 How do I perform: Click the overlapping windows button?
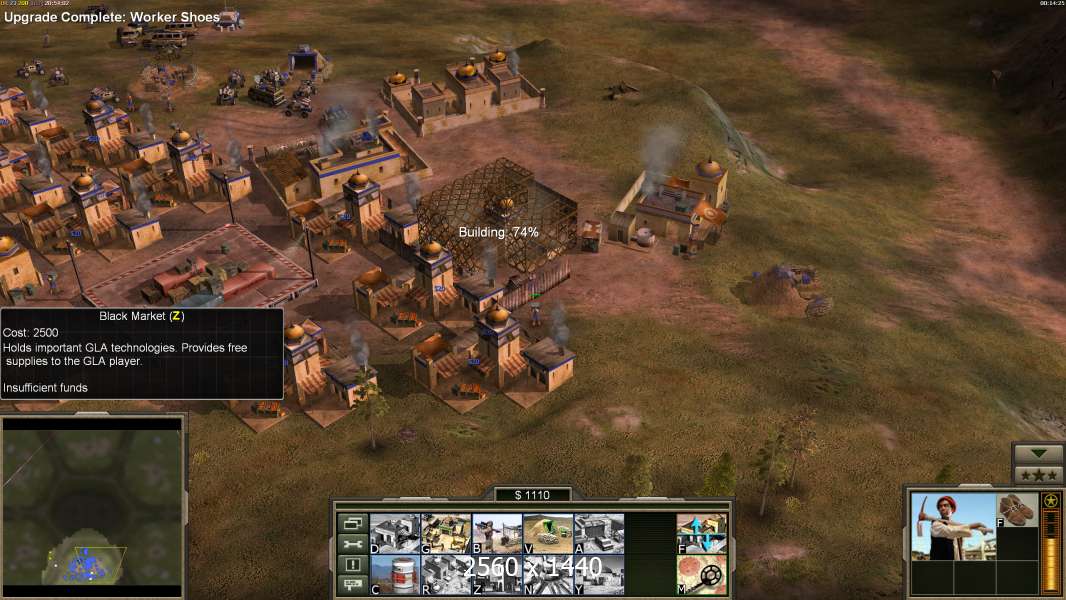tap(353, 523)
